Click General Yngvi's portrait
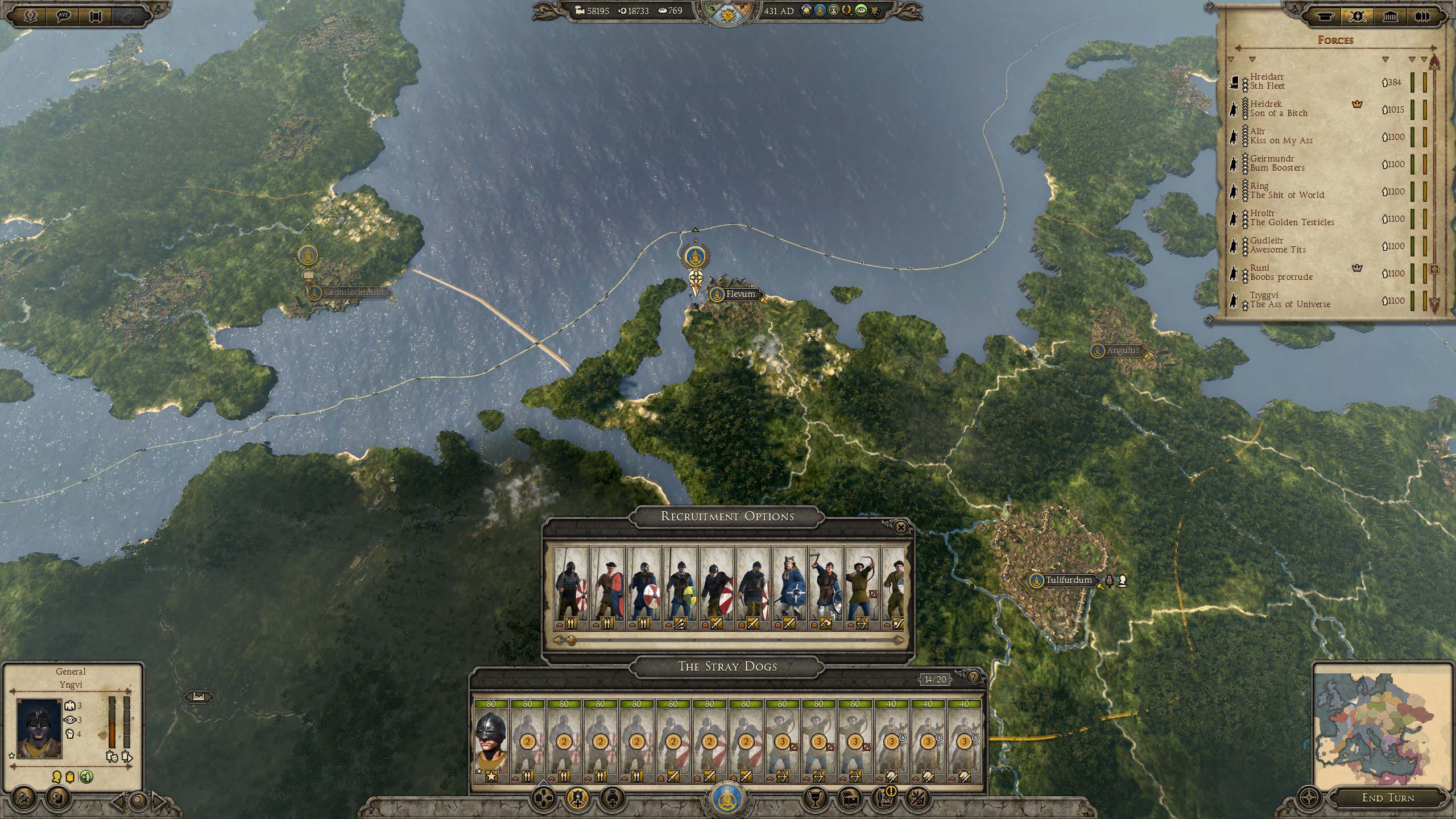The width and height of the screenshot is (1456, 819). 39,729
